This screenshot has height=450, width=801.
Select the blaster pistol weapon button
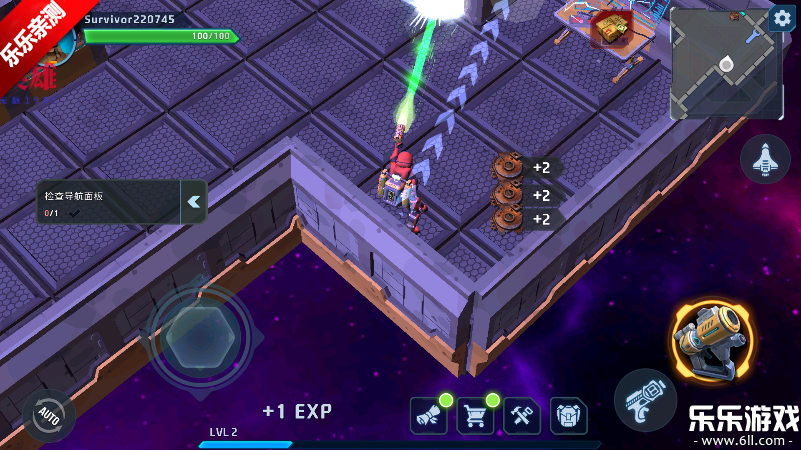click(x=645, y=400)
